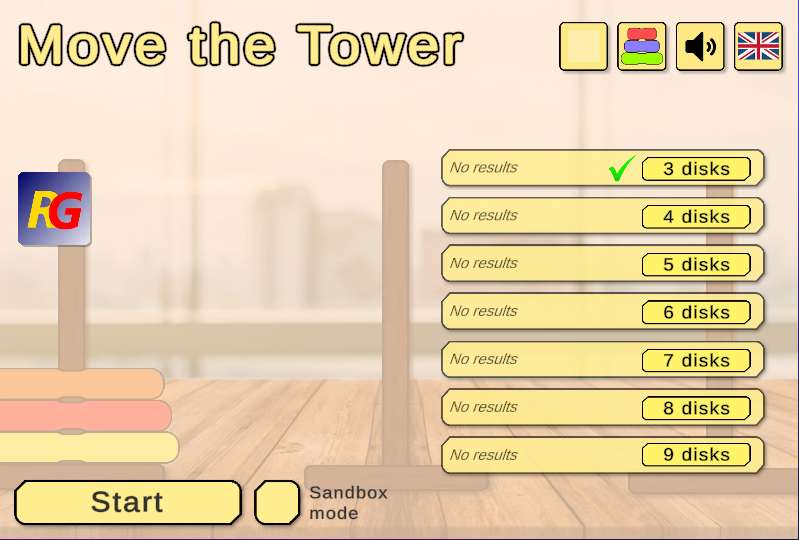Click the Start button

[x=127, y=502]
